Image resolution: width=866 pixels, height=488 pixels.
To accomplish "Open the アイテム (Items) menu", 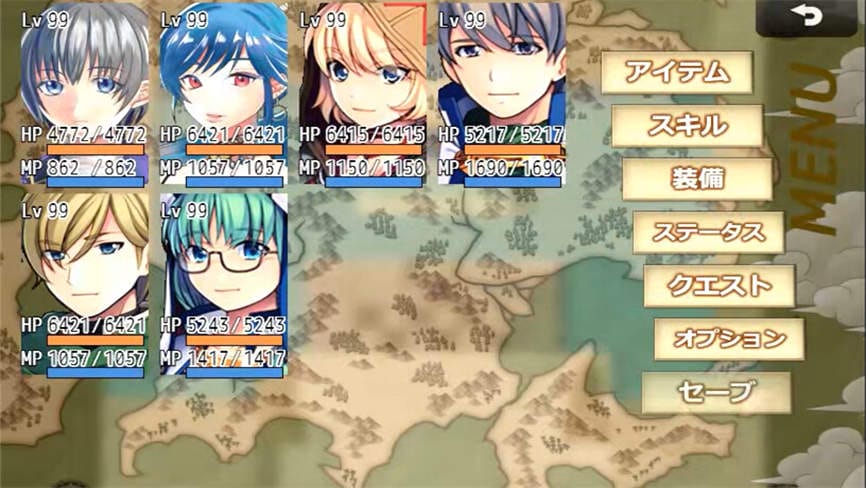I will point(674,72).
